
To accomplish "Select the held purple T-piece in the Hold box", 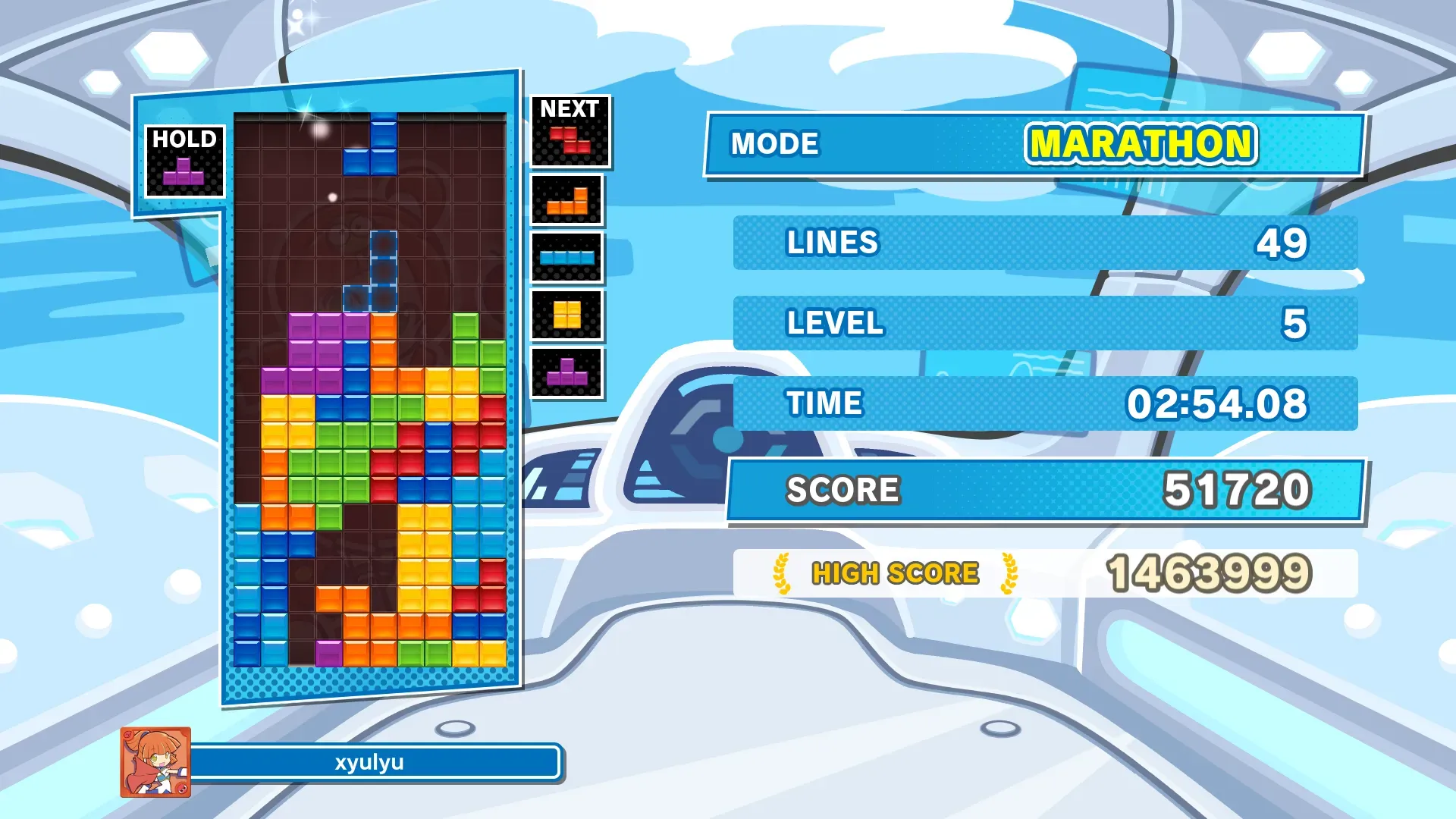I will pyautogui.click(x=184, y=172).
